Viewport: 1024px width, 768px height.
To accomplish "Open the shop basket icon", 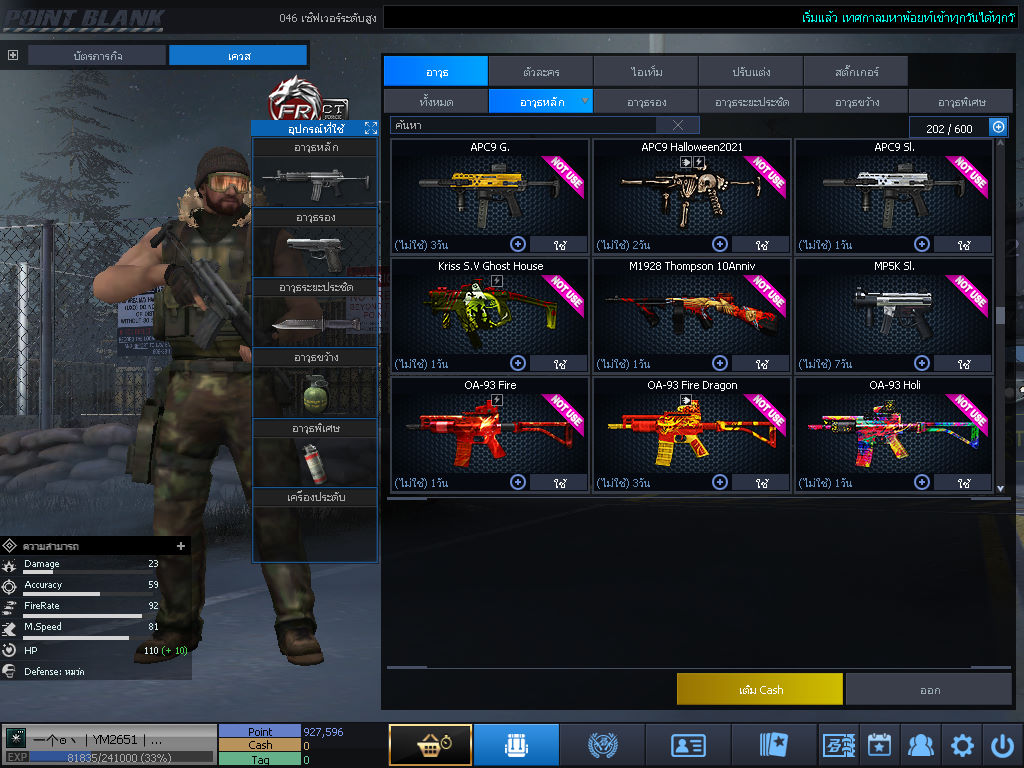I will click(430, 745).
